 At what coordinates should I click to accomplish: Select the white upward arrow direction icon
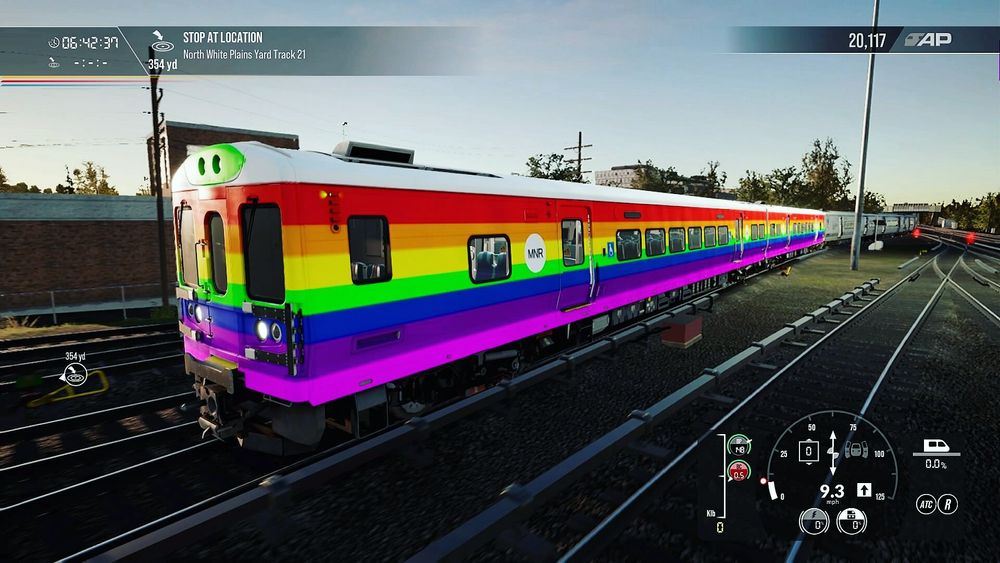tap(863, 491)
